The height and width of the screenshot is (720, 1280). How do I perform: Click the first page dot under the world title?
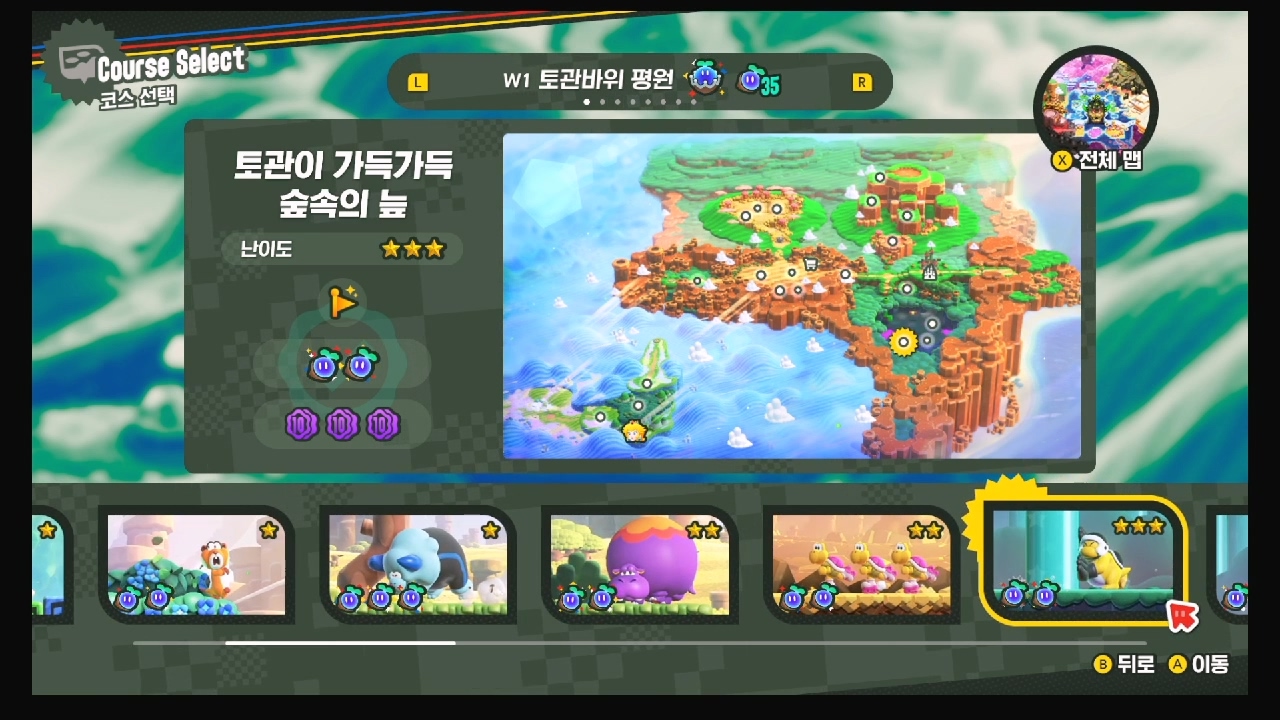point(587,103)
